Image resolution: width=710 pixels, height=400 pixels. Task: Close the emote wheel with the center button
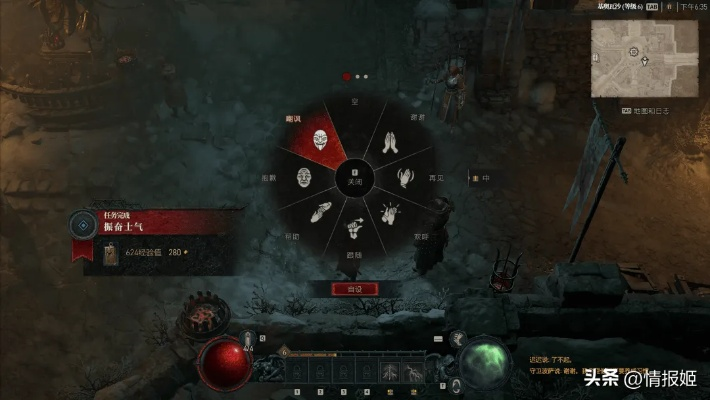pyautogui.click(x=355, y=178)
